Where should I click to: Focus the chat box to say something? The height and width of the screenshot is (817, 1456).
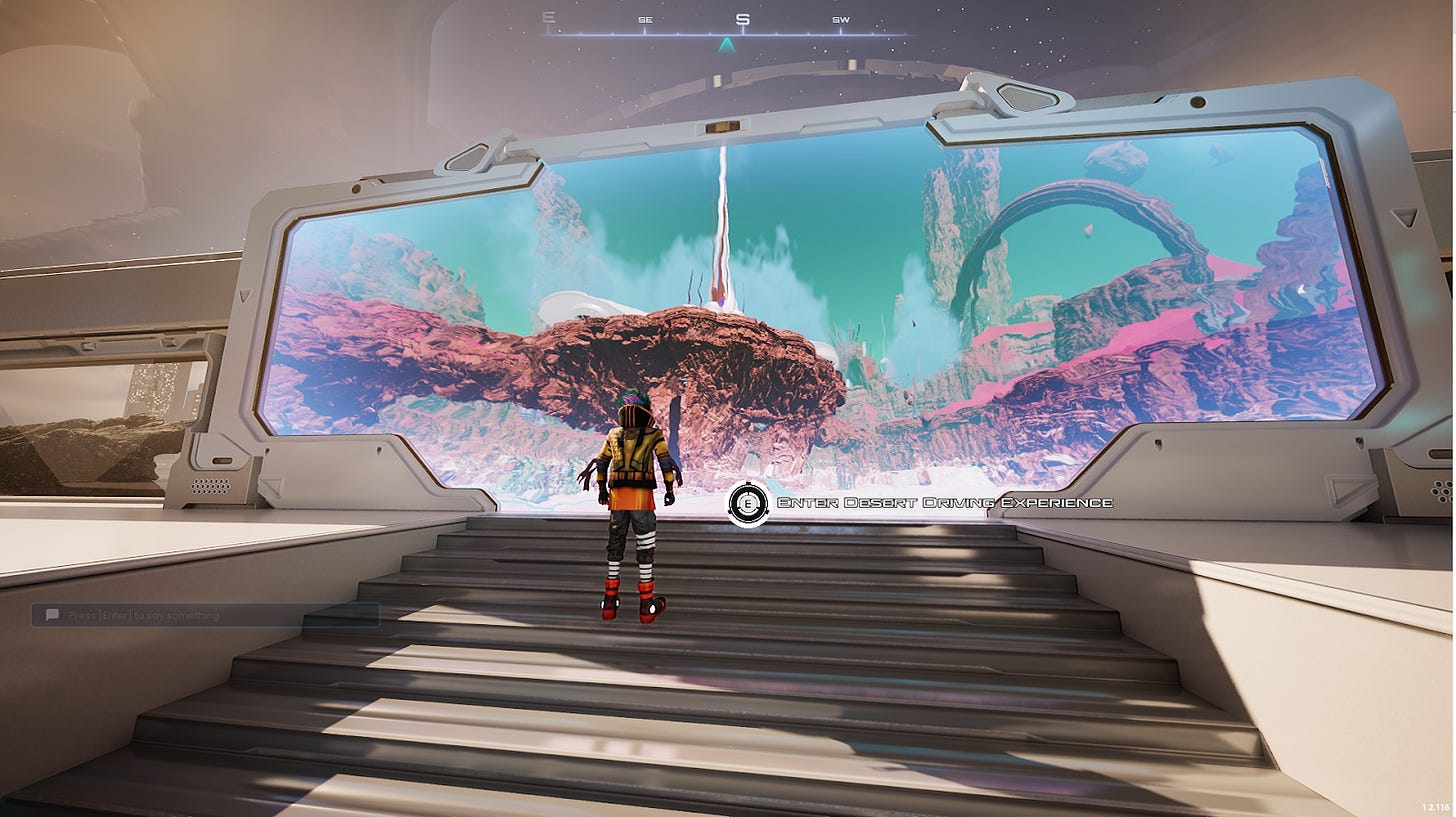point(205,615)
